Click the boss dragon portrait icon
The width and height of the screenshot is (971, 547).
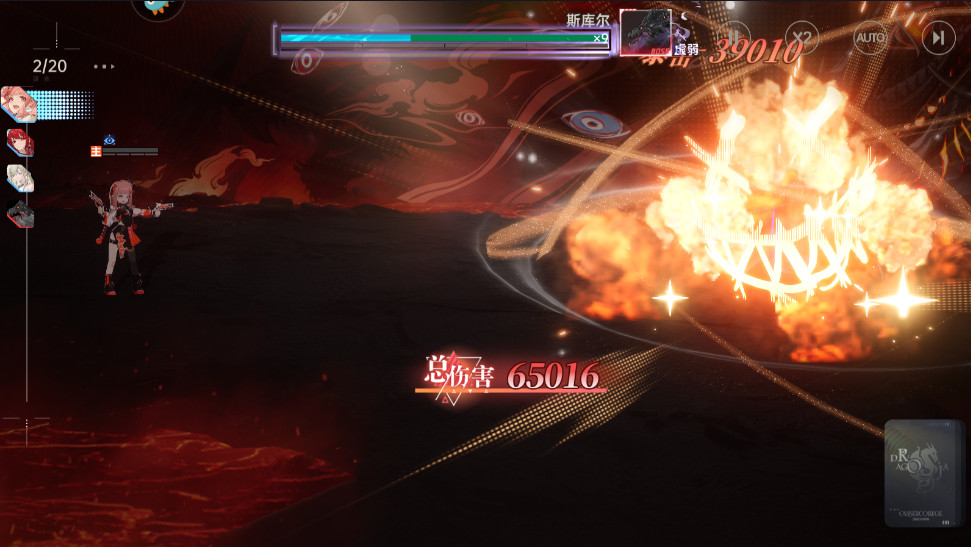645,33
